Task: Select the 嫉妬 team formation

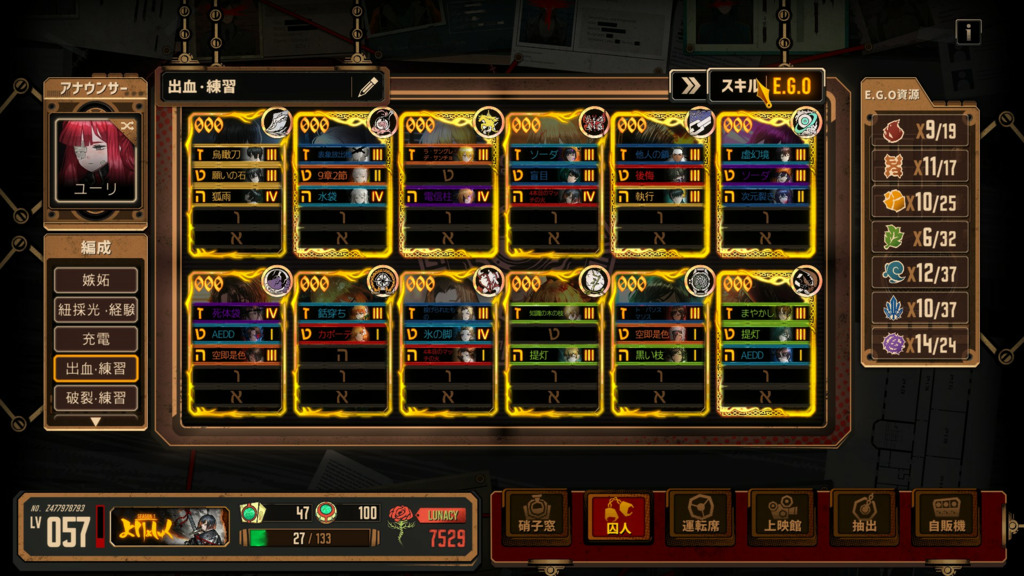Action: (96, 280)
